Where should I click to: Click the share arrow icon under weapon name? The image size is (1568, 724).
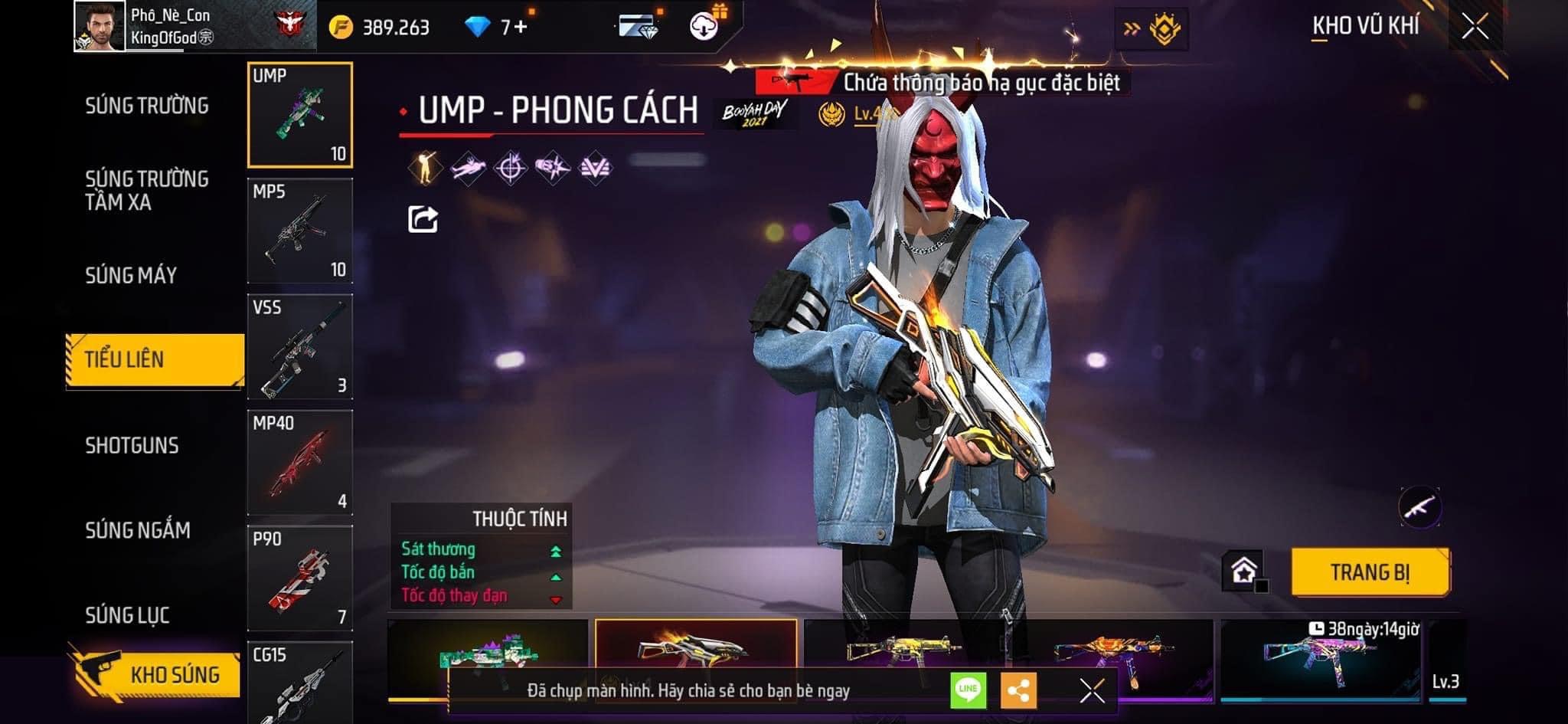click(423, 219)
